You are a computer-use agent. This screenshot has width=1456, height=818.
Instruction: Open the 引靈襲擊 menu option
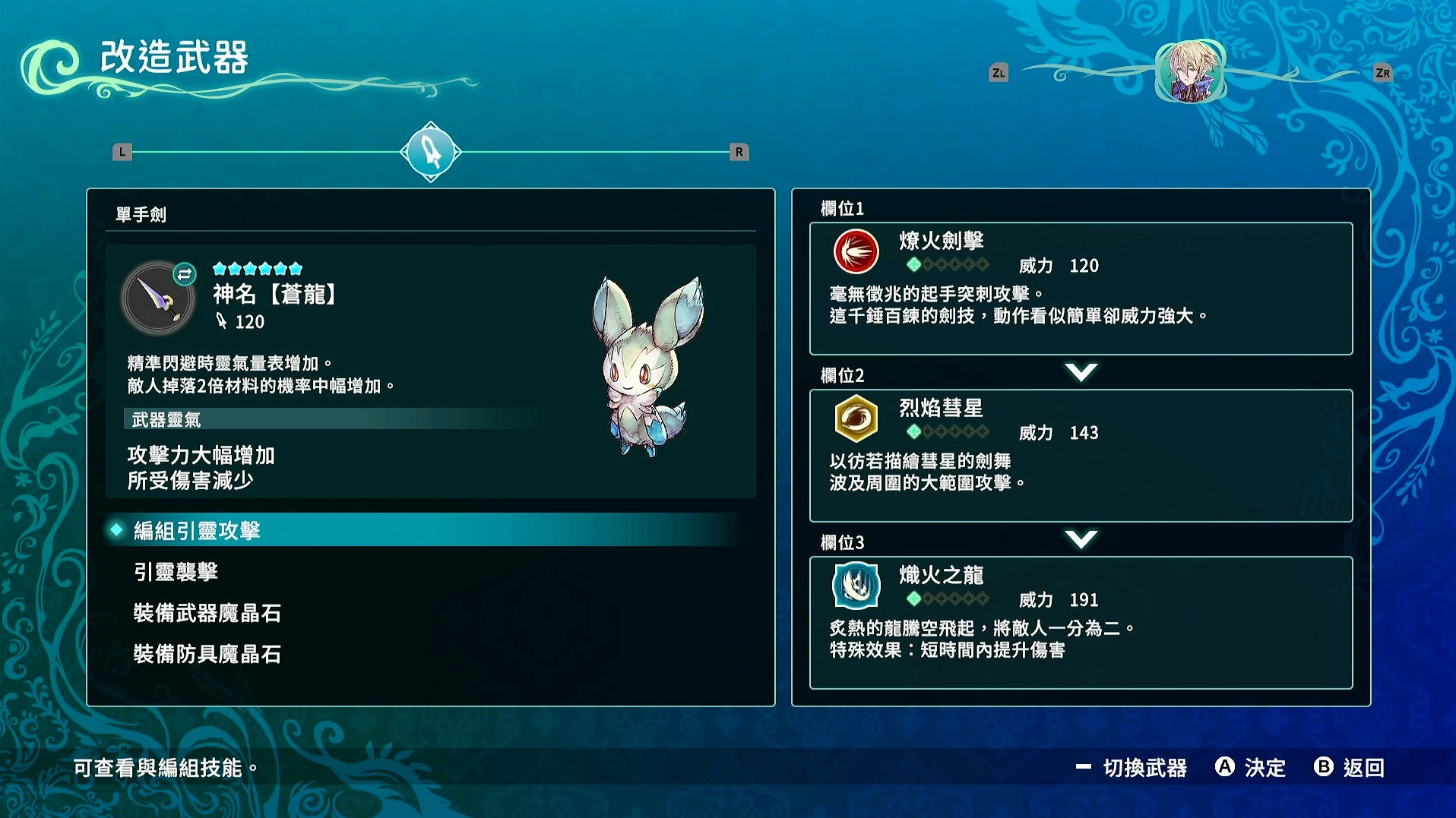[x=176, y=572]
